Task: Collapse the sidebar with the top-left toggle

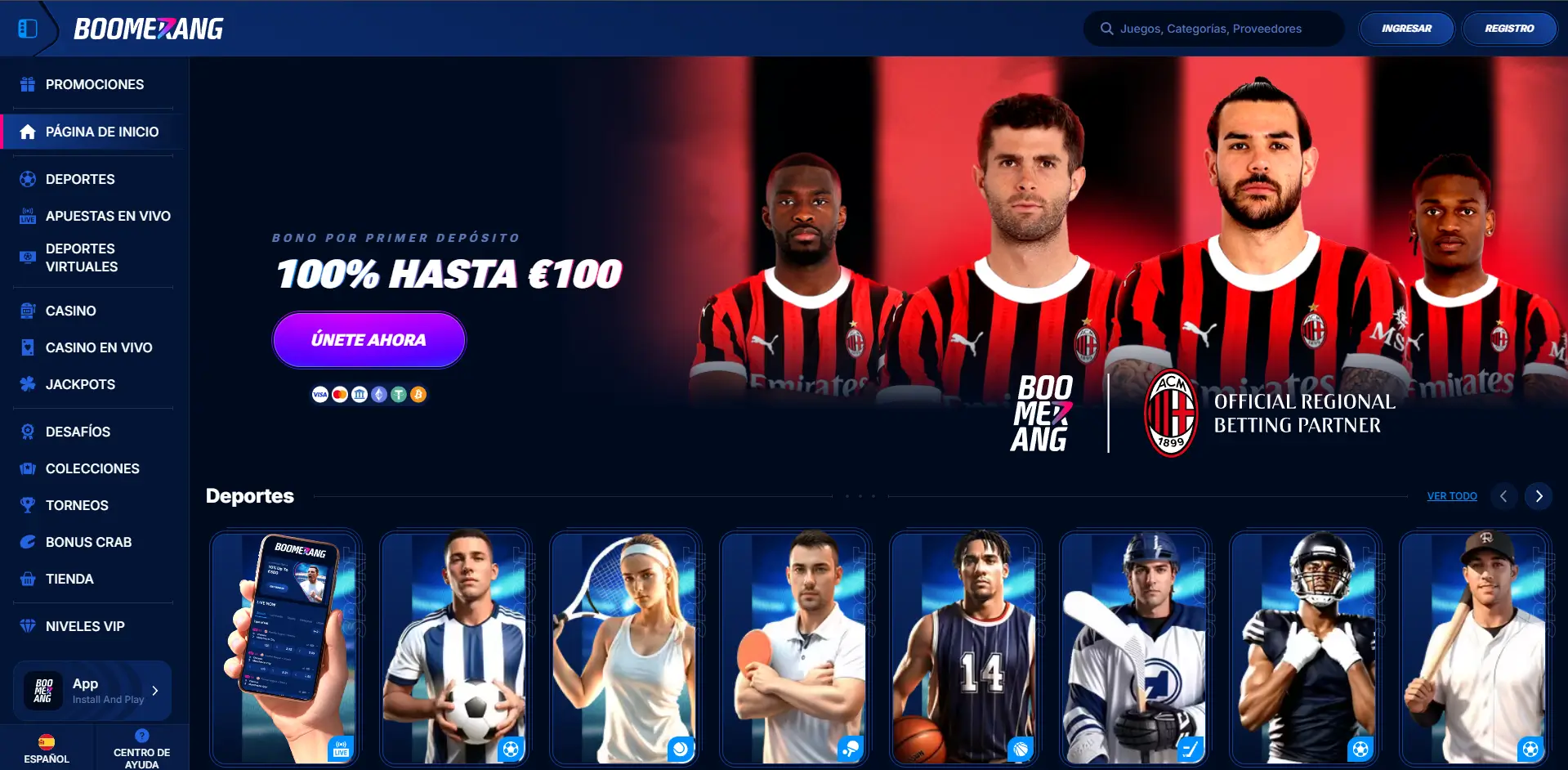Action: point(29,28)
